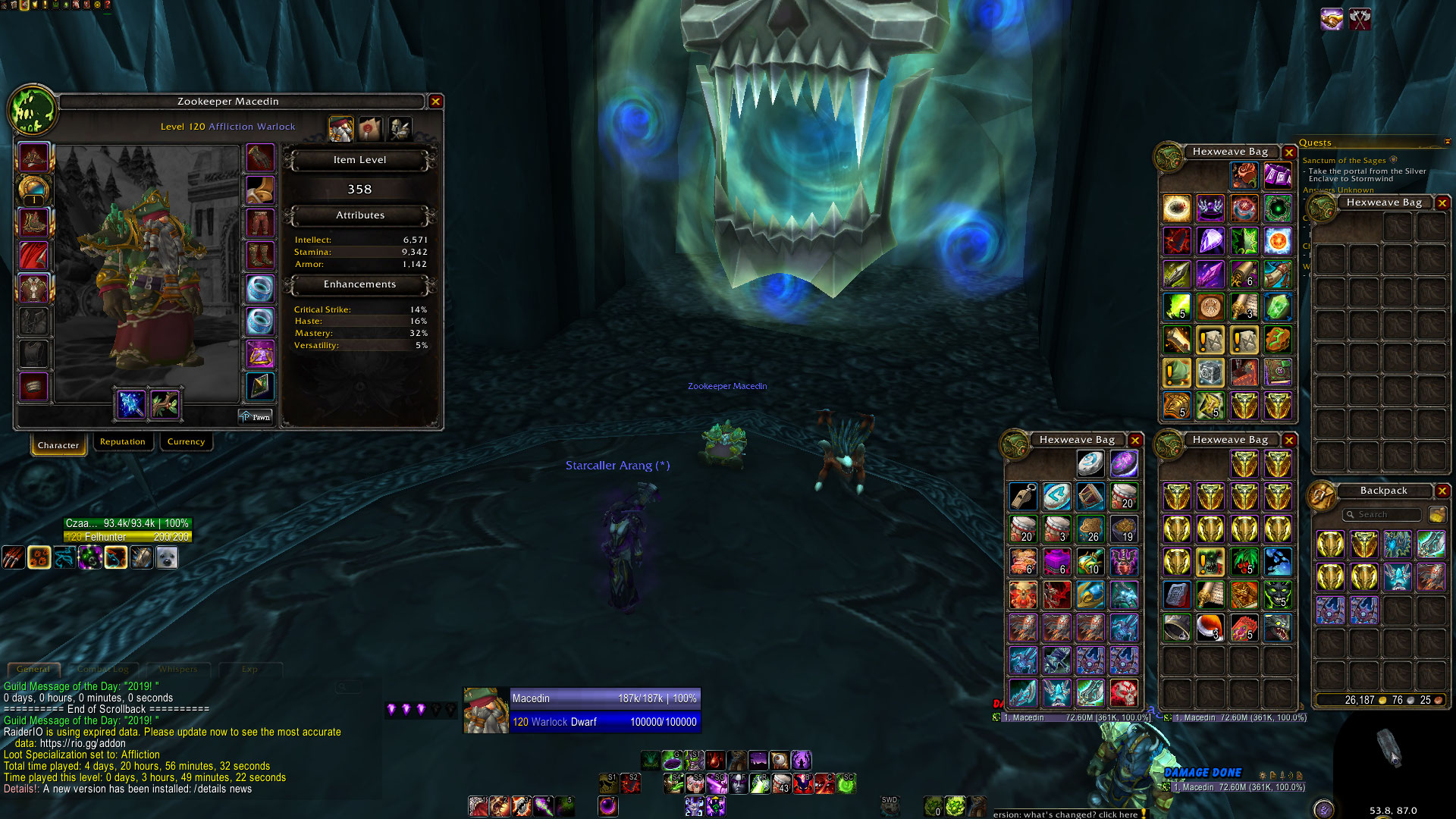Viewport: 1456px width, 819px height.
Task: Switch to the Reputation tab
Action: (x=123, y=442)
